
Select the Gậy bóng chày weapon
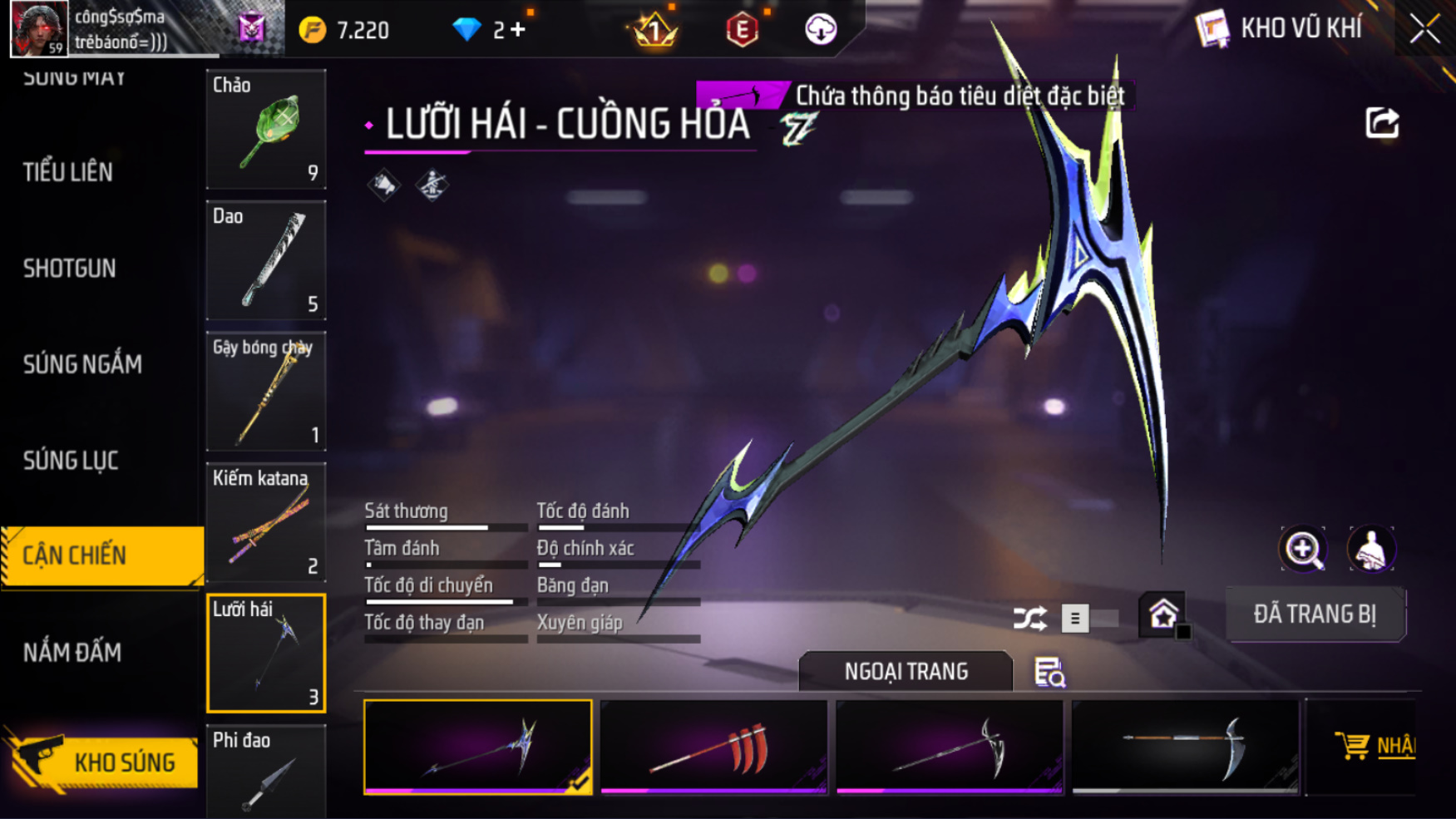pos(266,392)
